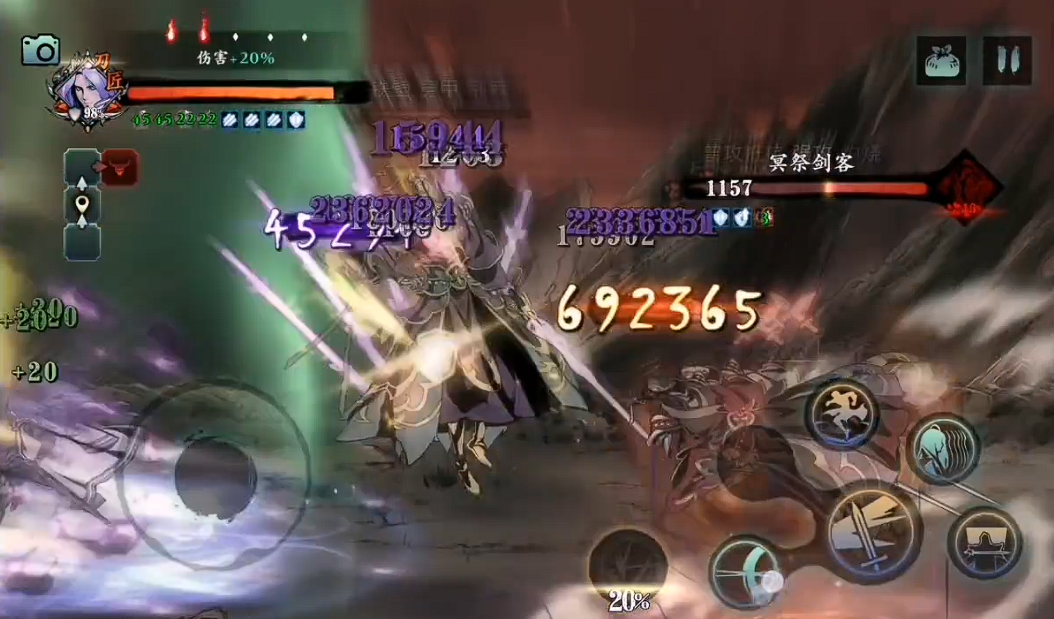
Task: Open the bag inventory icon
Action: click(x=942, y=61)
